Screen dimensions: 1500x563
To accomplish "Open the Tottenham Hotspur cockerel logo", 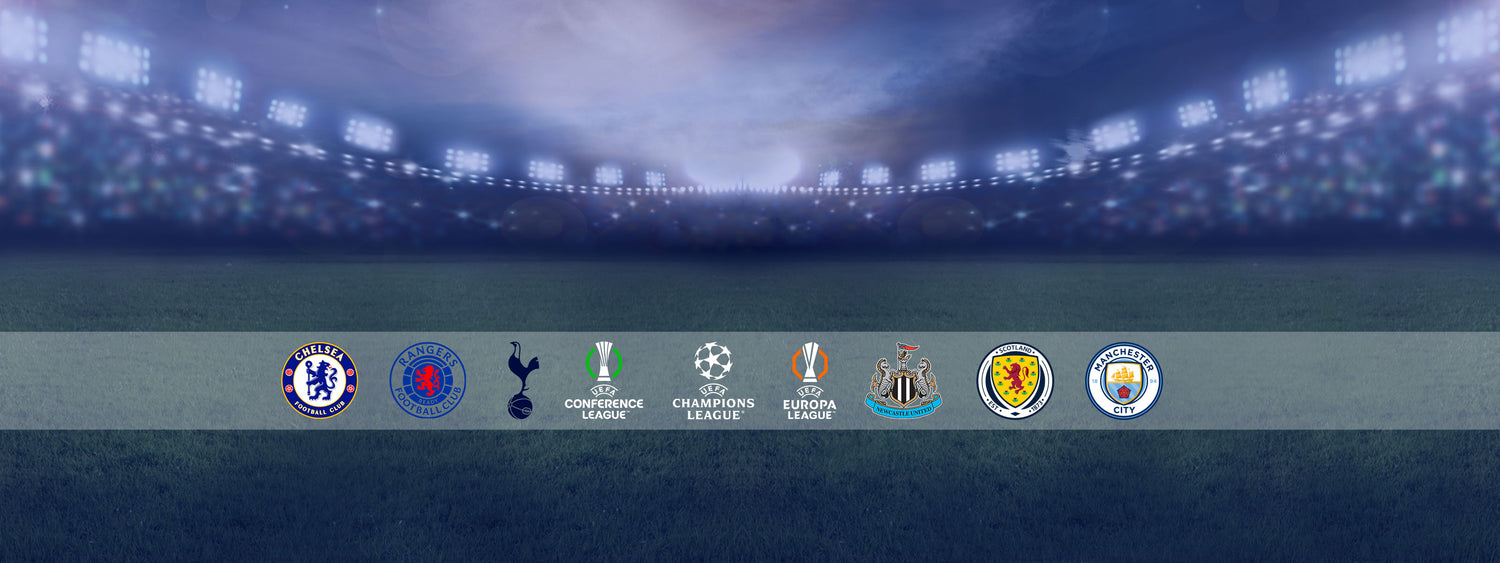I will tap(520, 380).
